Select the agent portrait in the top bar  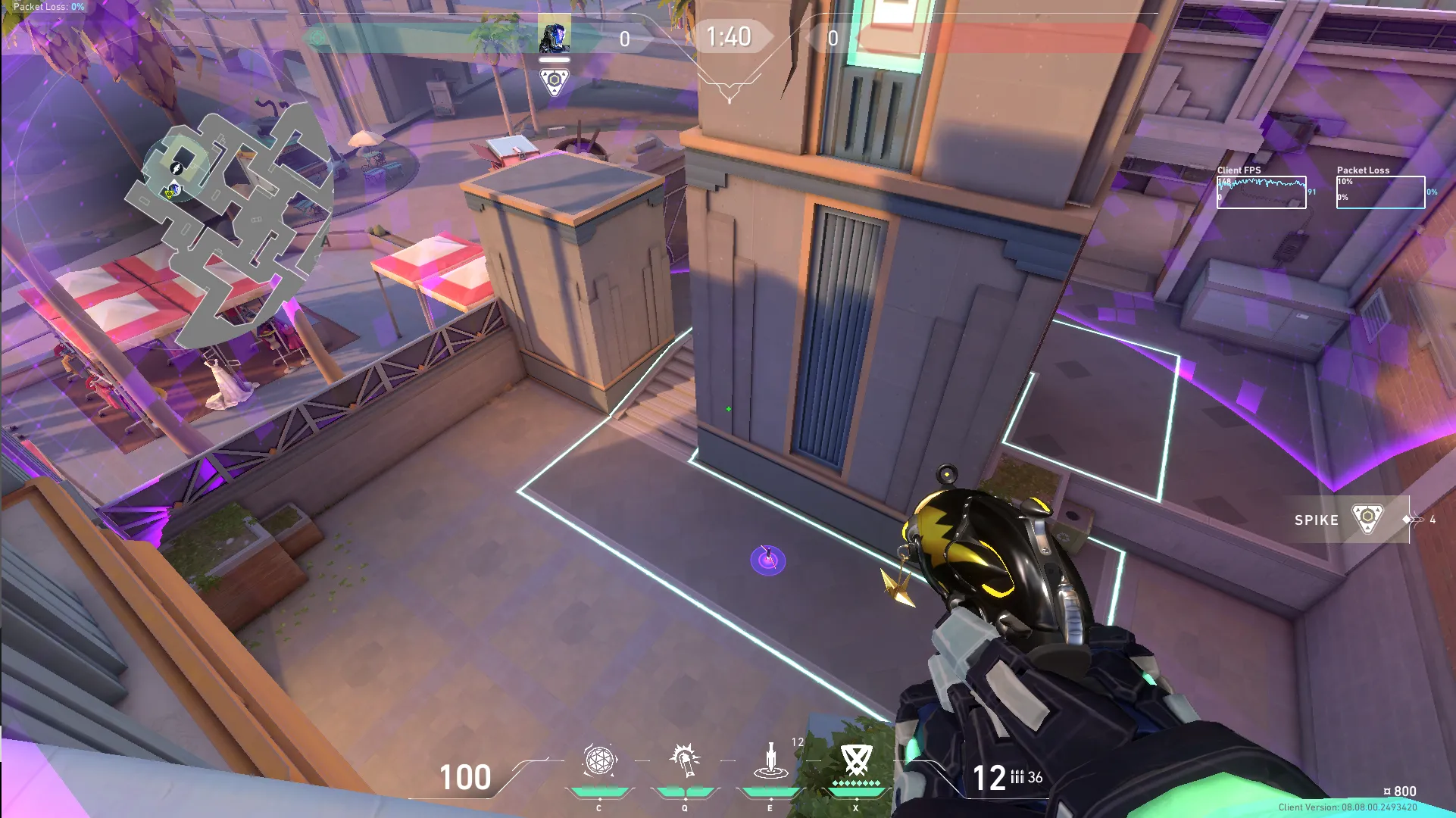pyautogui.click(x=555, y=36)
